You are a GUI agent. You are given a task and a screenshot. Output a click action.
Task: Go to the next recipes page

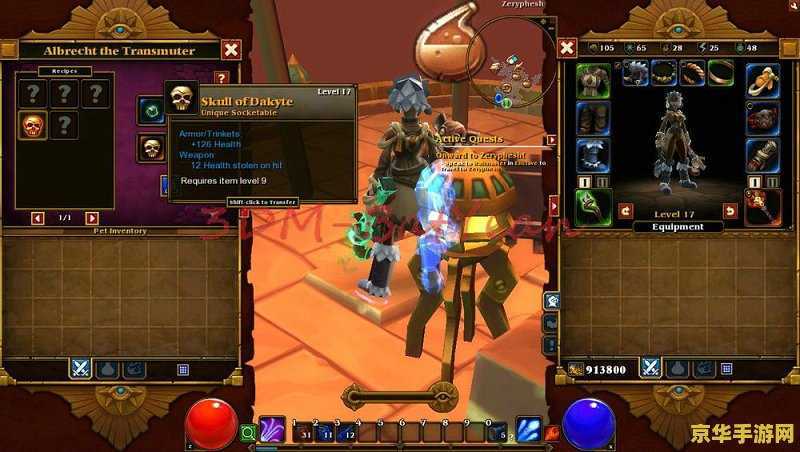pos(92,218)
